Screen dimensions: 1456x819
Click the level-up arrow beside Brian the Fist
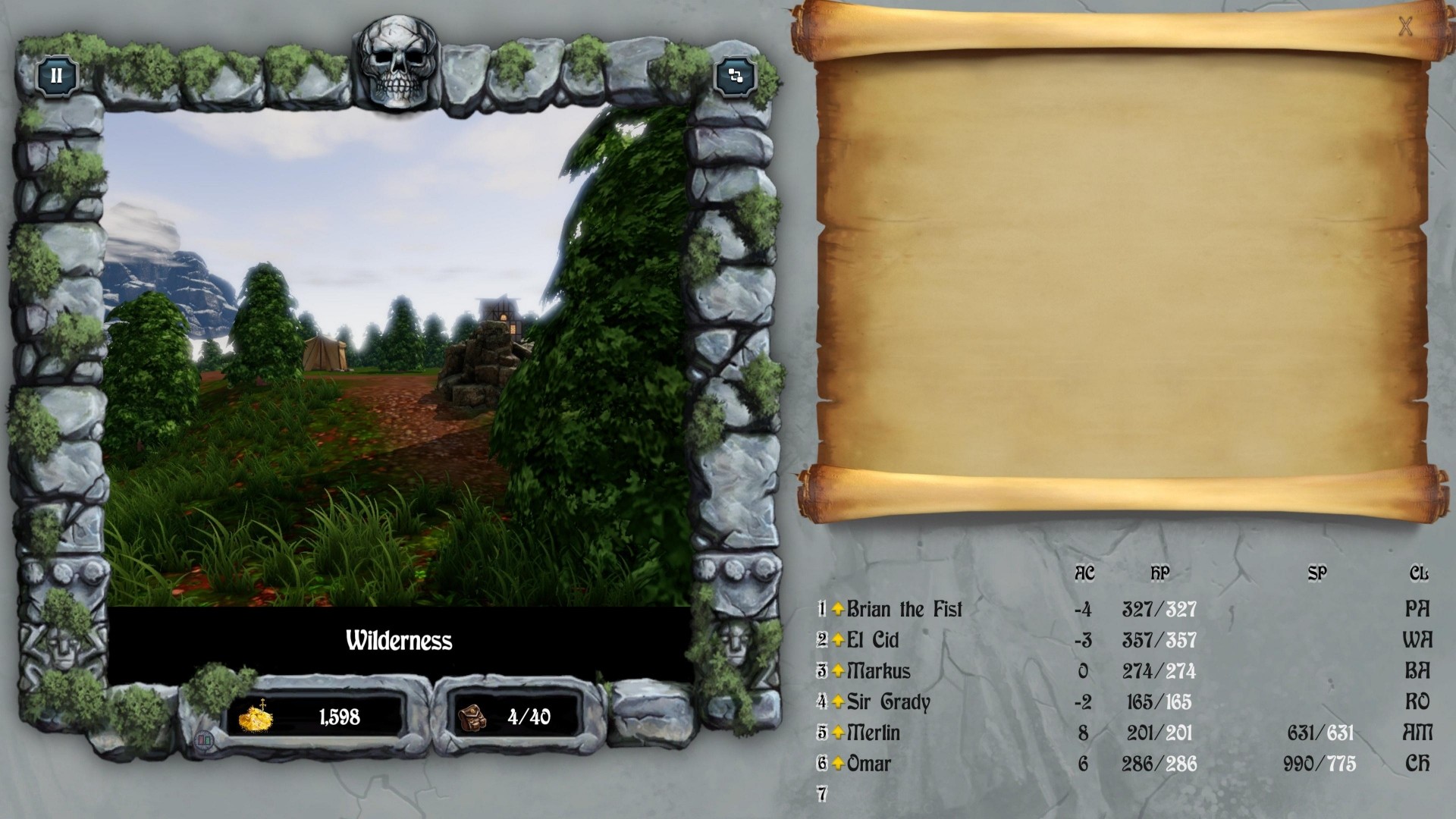[x=838, y=610]
